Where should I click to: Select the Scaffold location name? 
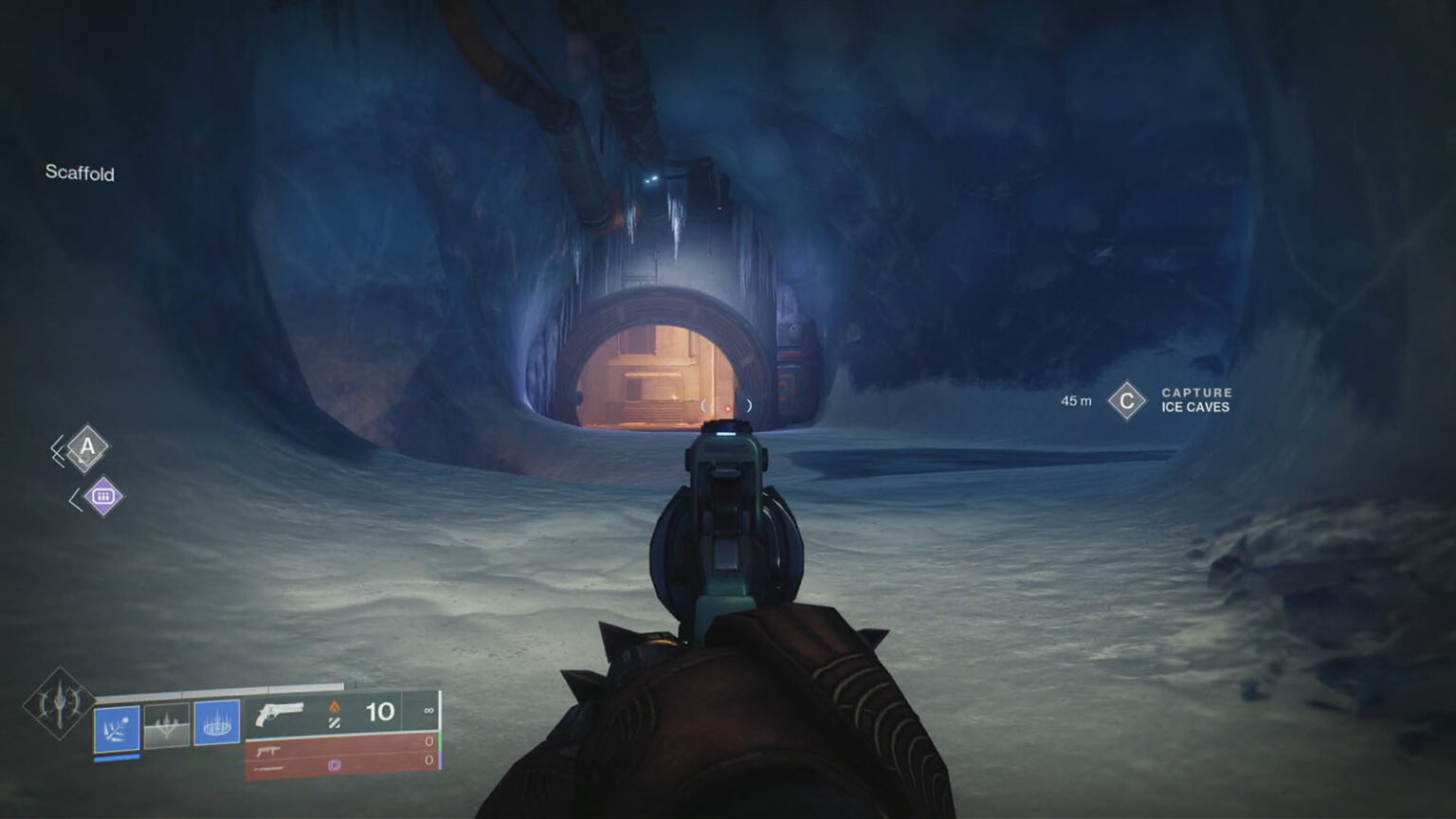tap(80, 174)
